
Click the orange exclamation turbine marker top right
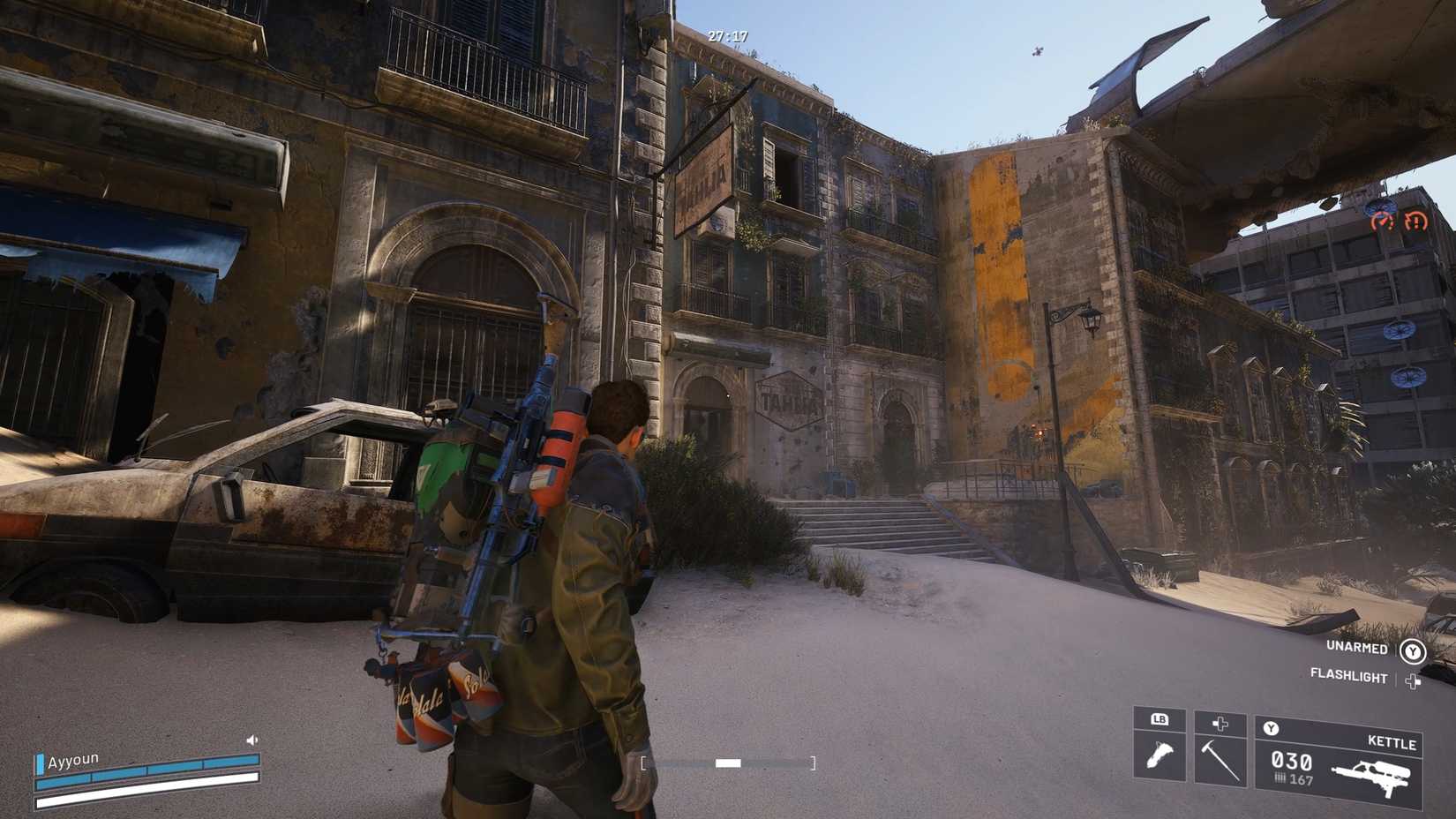[x=1416, y=222]
